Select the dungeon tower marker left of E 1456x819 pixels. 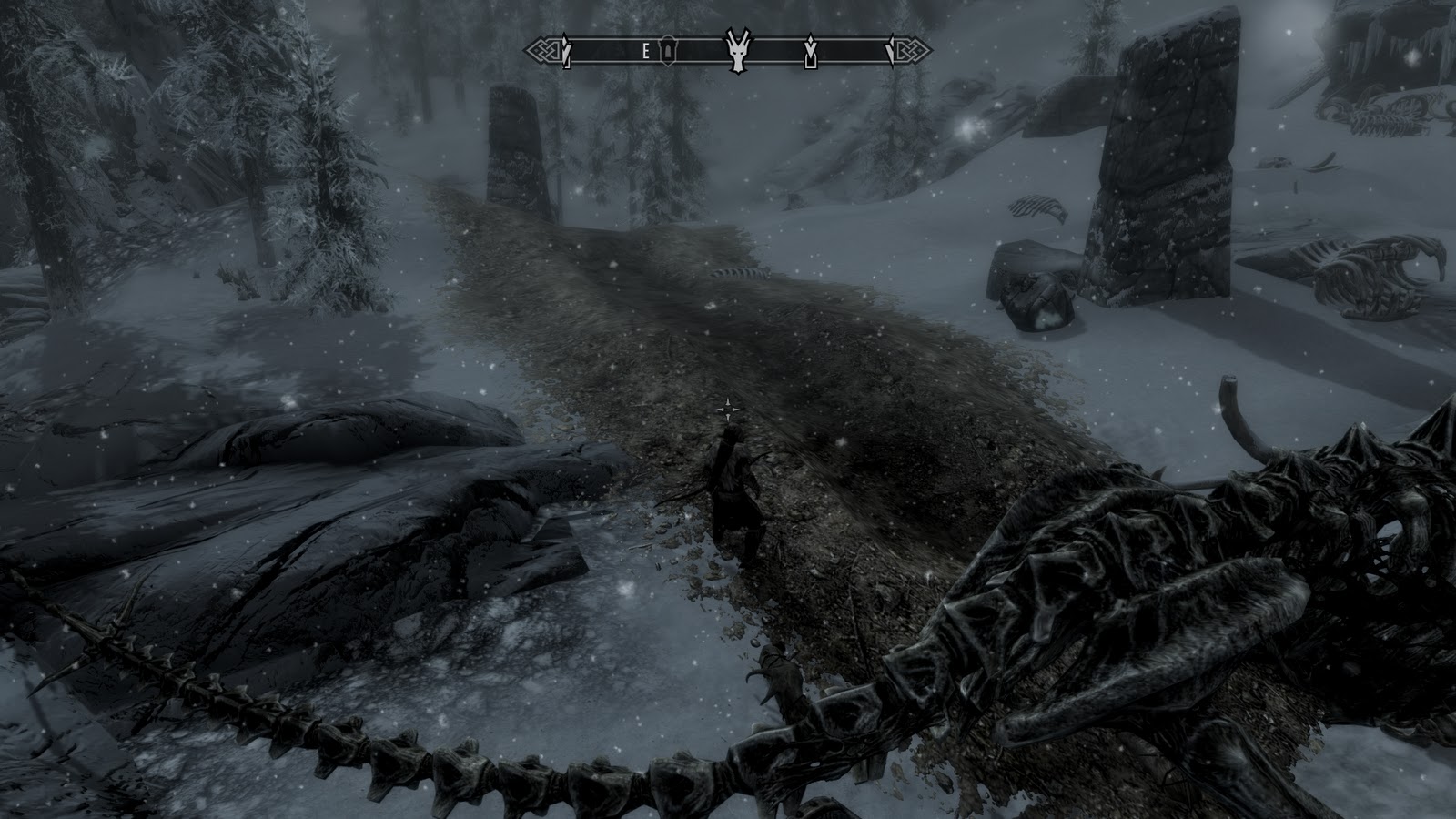point(668,52)
